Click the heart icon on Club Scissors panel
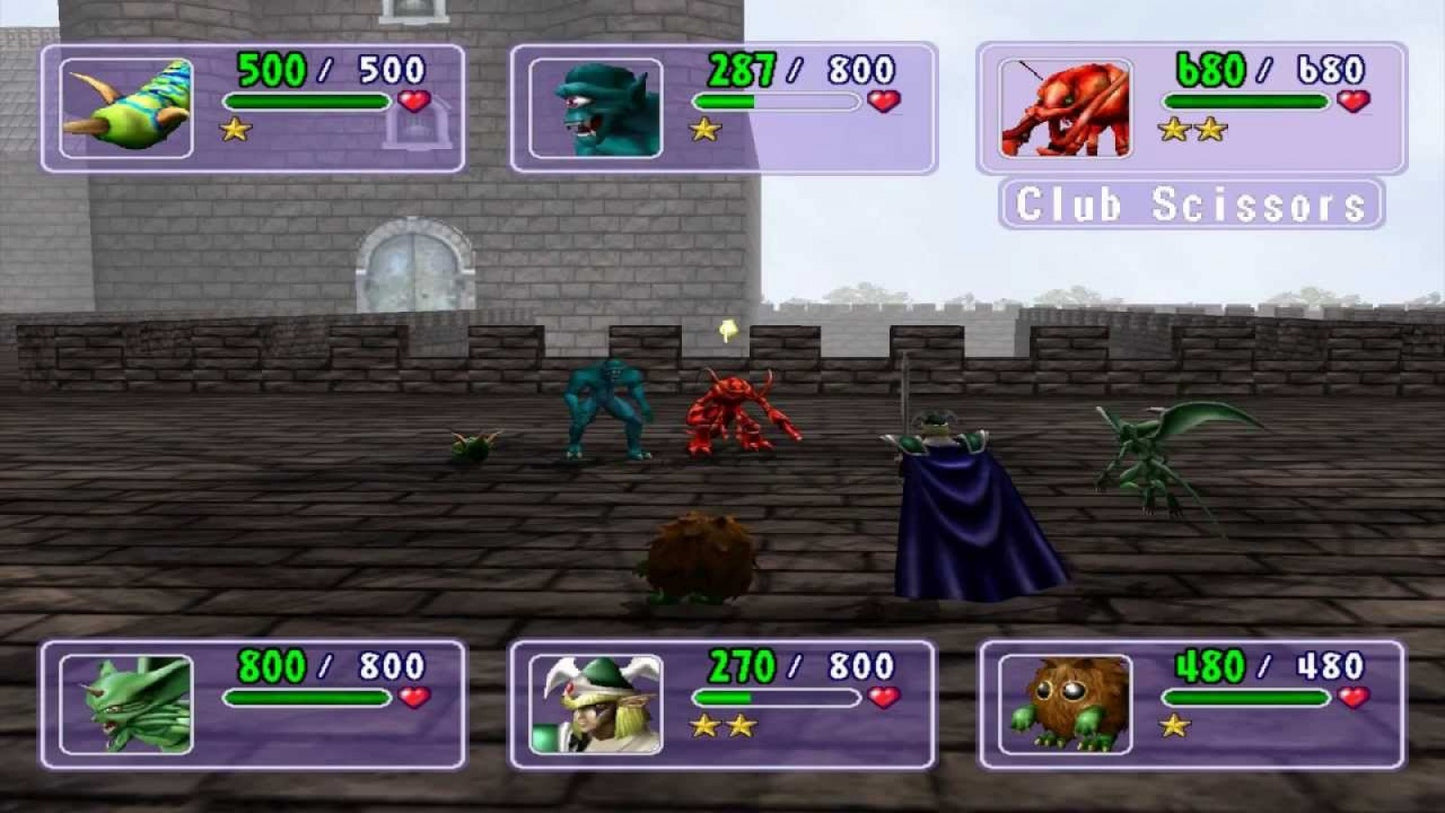 click(1355, 101)
